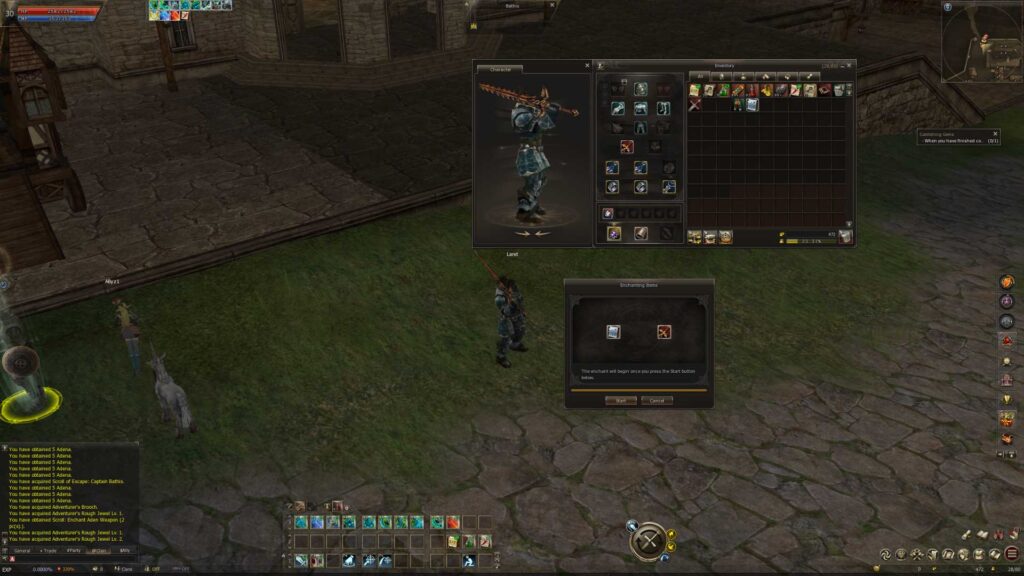The image size is (1024, 576).
Task: Close the Inventory window
Action: pos(850,66)
